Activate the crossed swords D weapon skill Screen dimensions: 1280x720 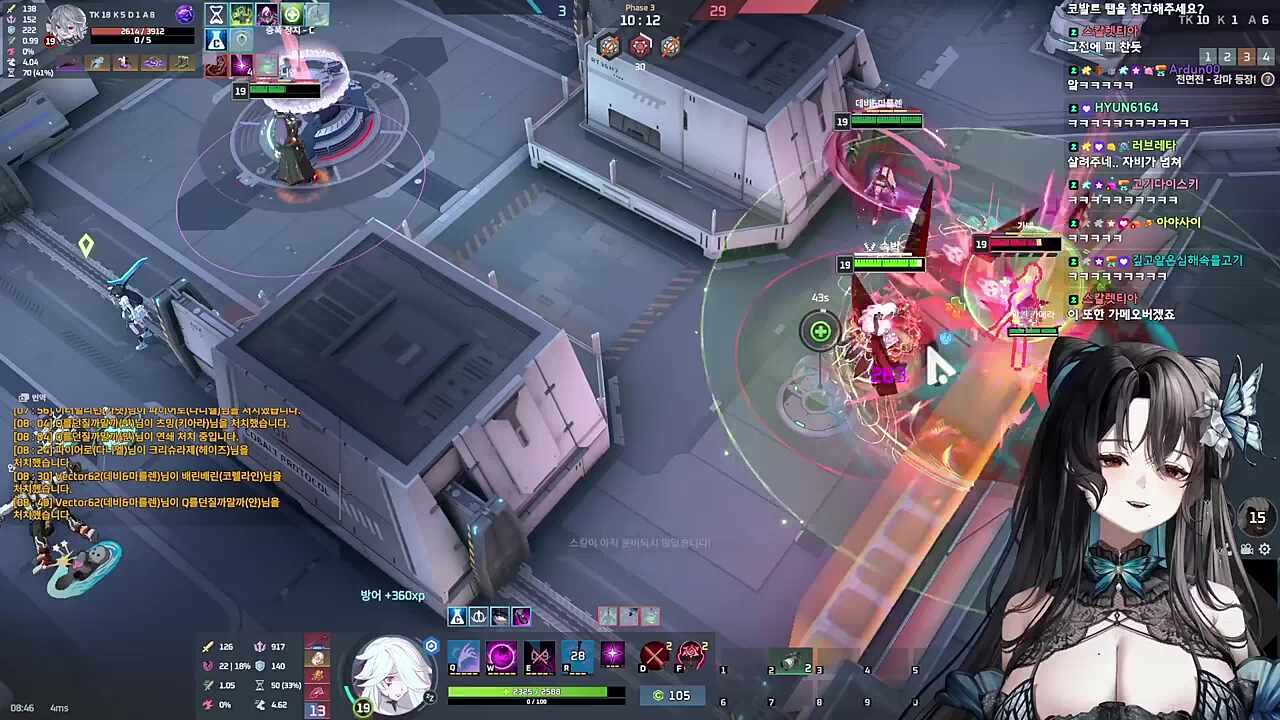coord(654,656)
